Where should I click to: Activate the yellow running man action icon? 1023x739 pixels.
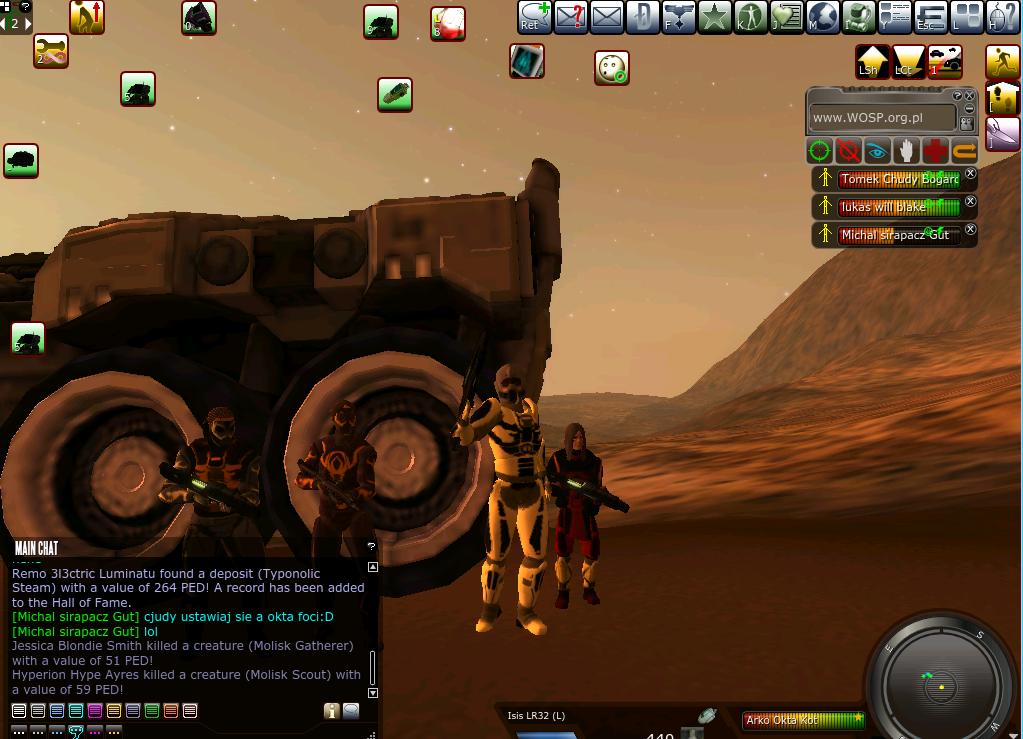tap(1003, 62)
